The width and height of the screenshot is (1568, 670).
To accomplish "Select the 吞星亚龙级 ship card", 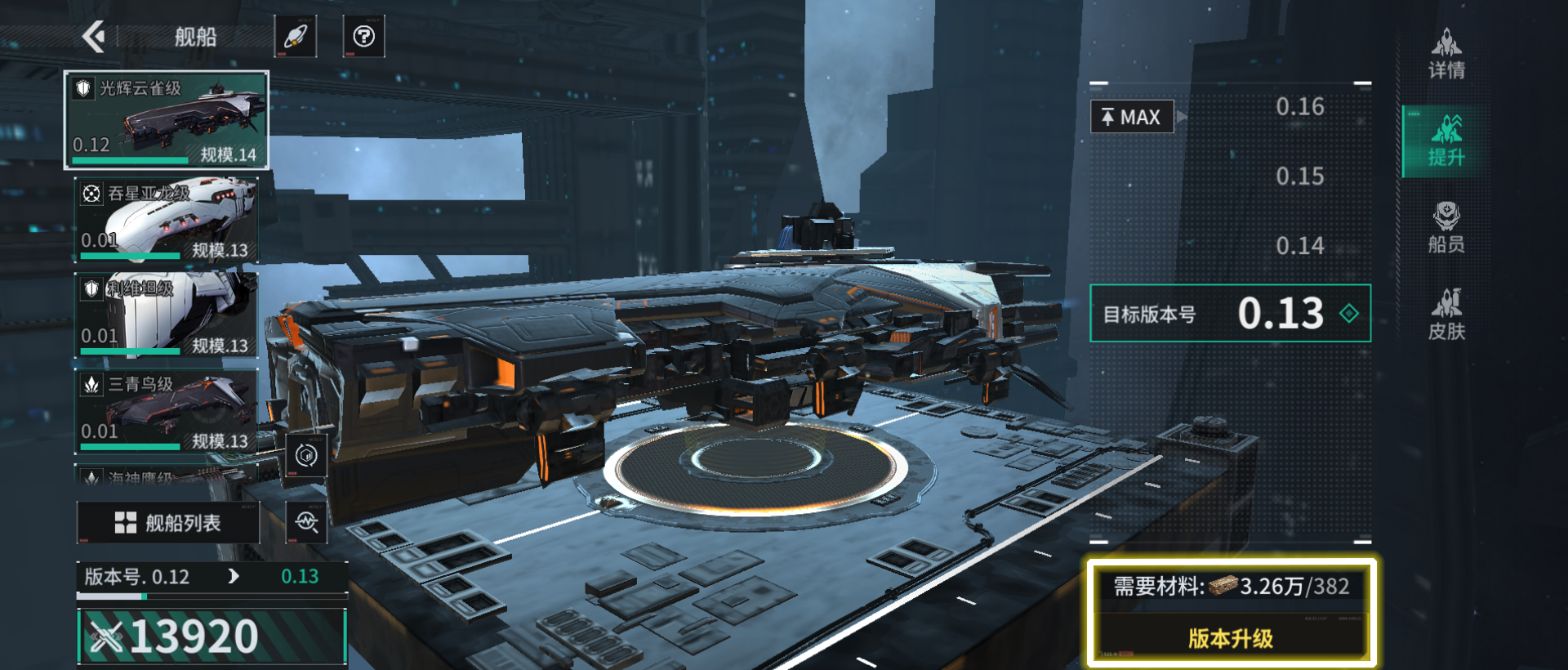I will coord(167,220).
